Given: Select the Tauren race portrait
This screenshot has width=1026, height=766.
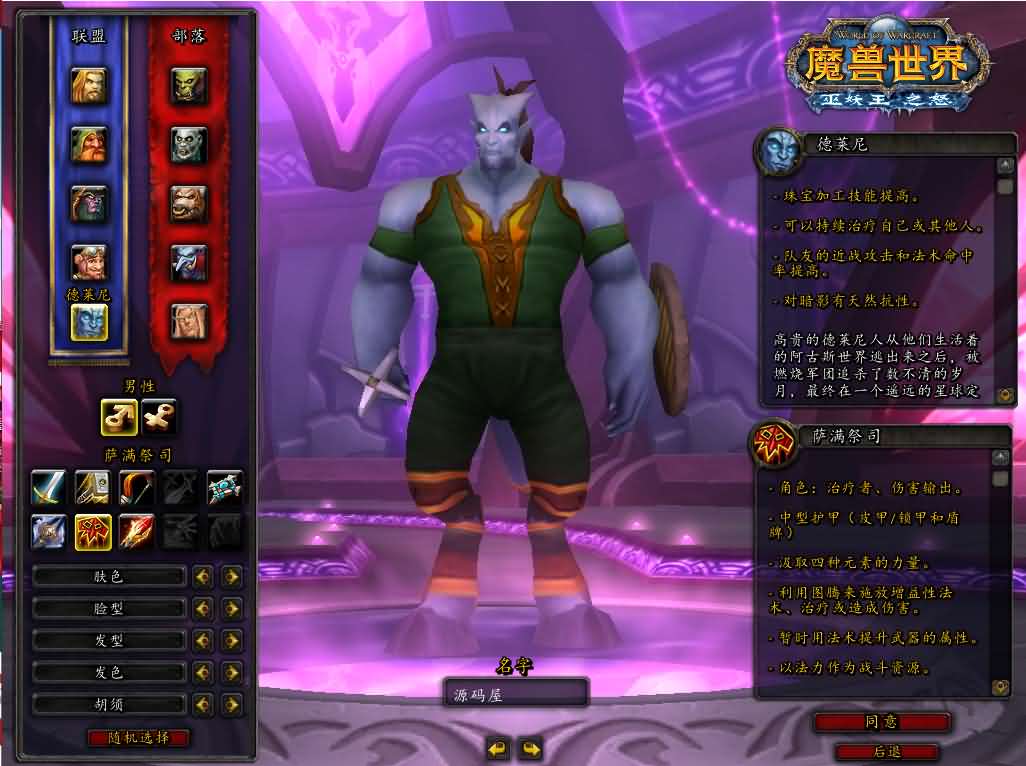Looking at the screenshot, I should 188,203.
